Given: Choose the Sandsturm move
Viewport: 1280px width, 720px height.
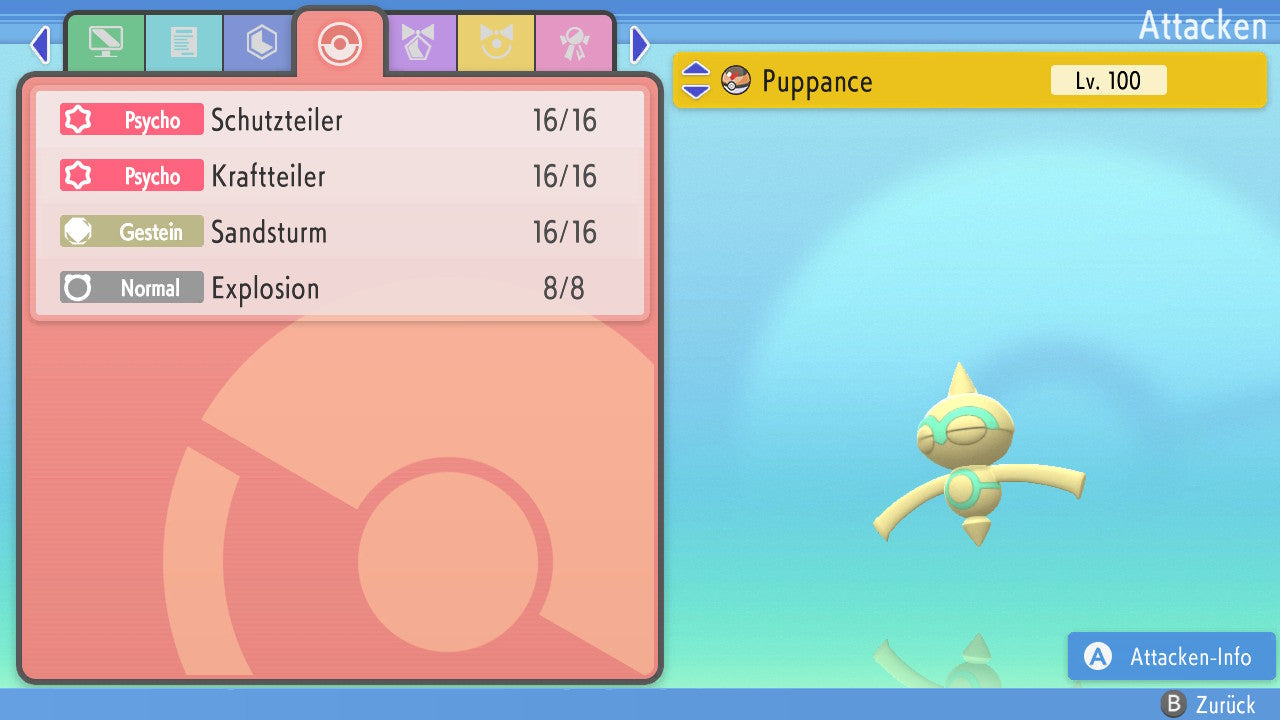Looking at the screenshot, I should pyautogui.click(x=340, y=233).
